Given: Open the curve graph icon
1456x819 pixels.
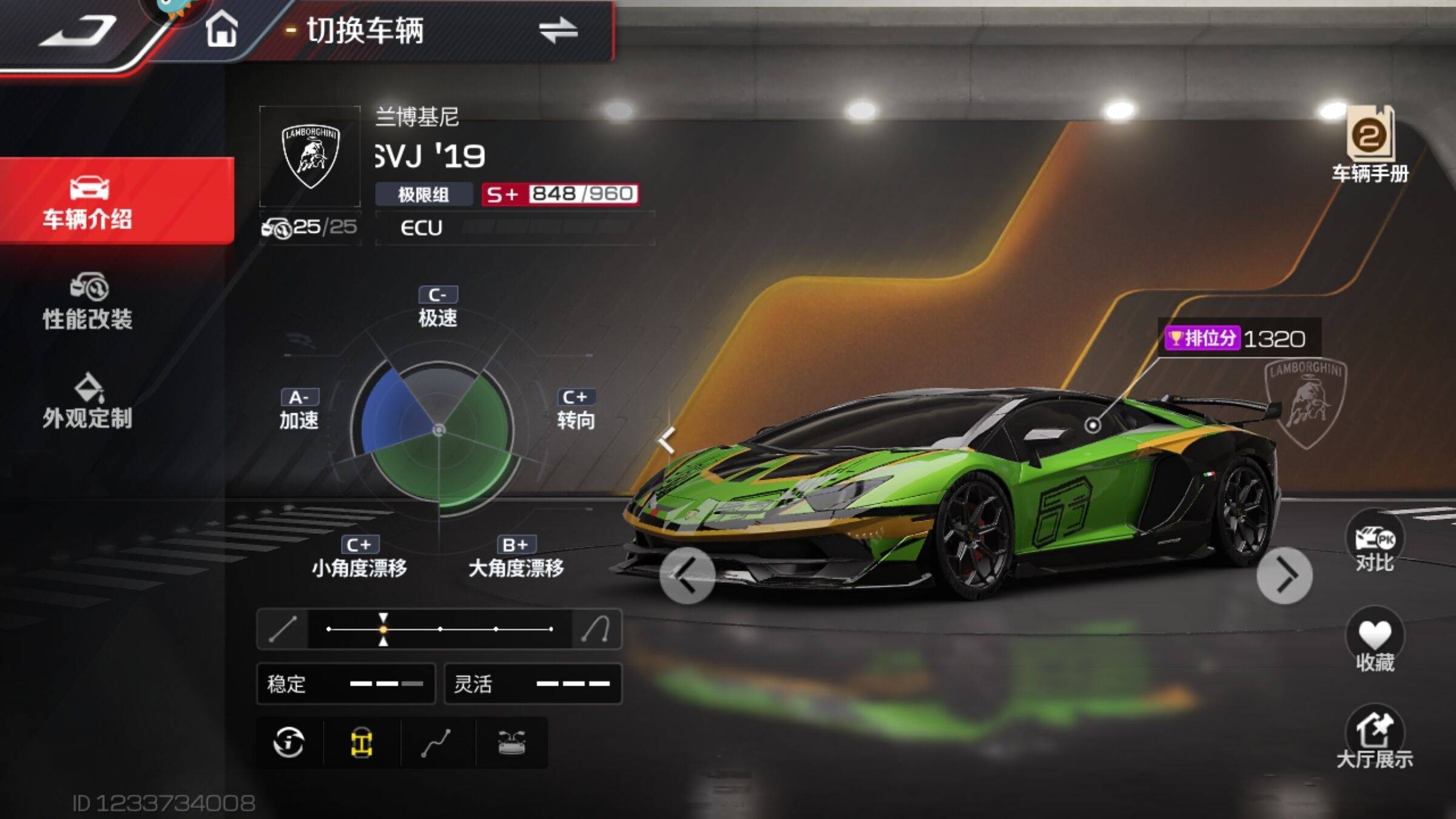Looking at the screenshot, I should click(436, 743).
